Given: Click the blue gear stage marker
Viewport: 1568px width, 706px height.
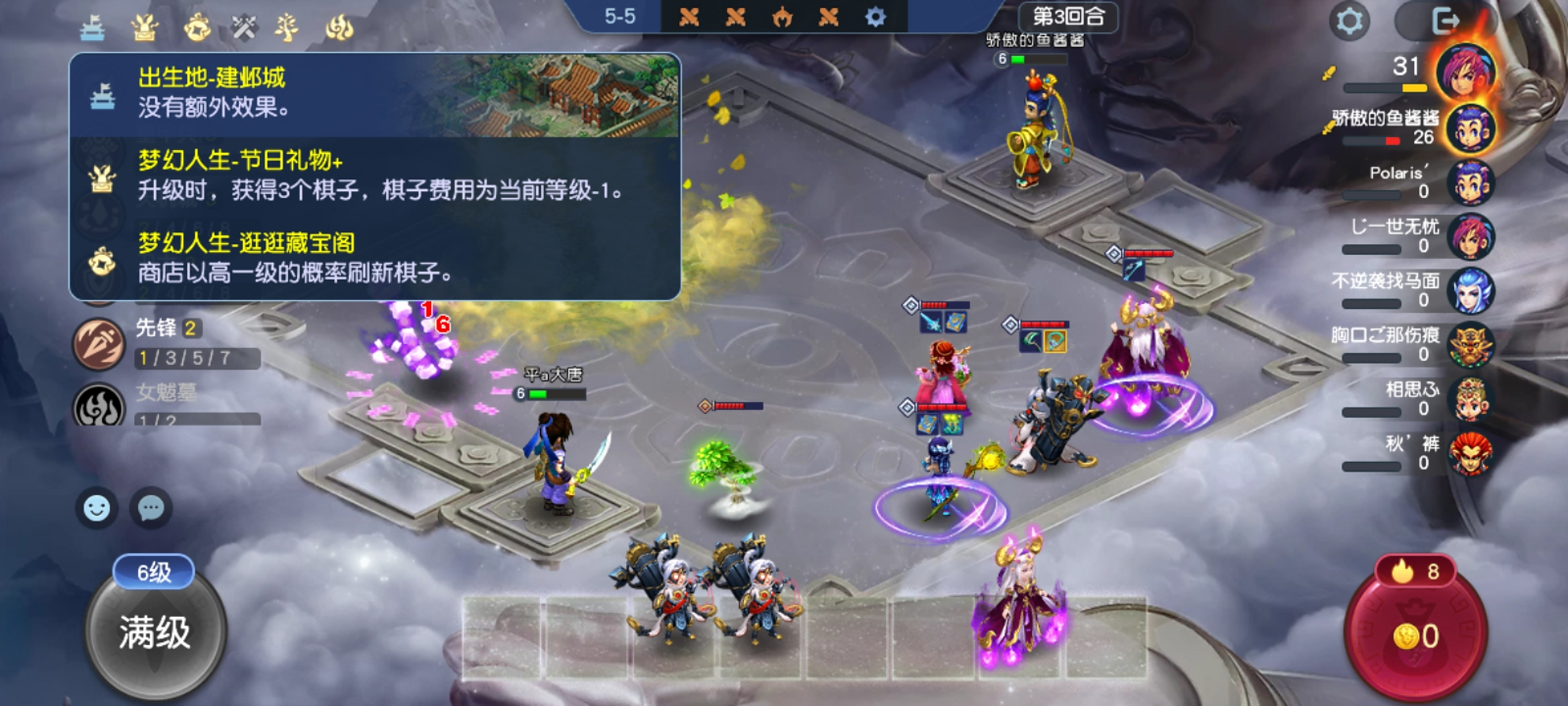Looking at the screenshot, I should click(876, 17).
